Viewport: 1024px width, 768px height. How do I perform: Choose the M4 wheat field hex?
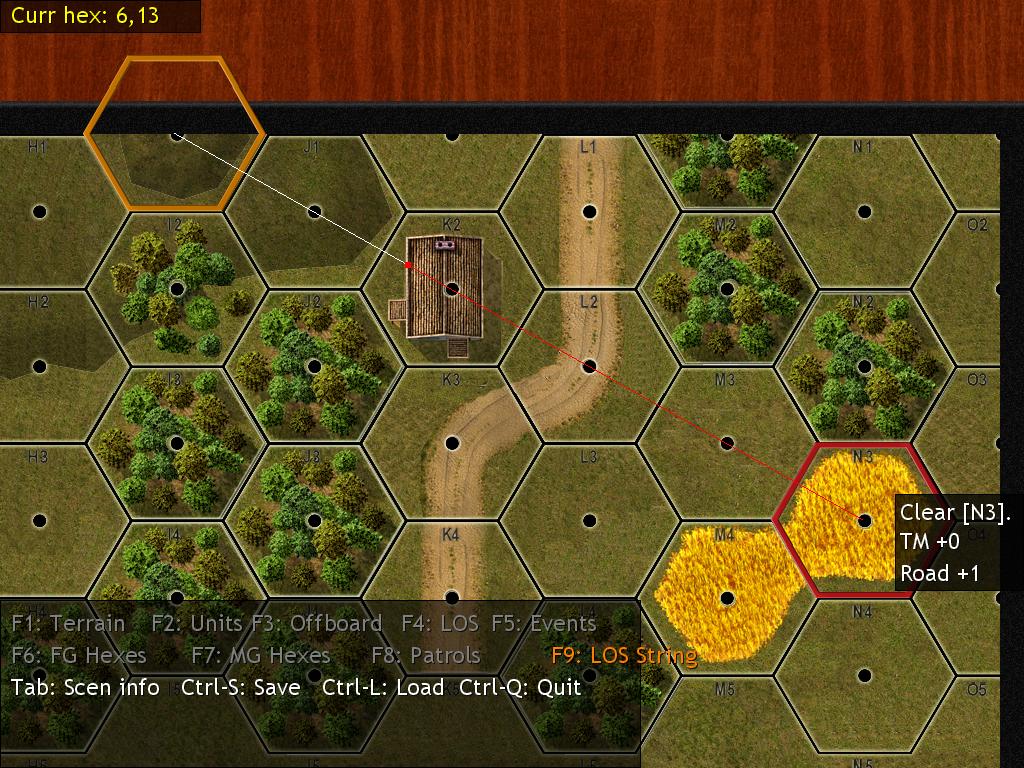(x=727, y=598)
